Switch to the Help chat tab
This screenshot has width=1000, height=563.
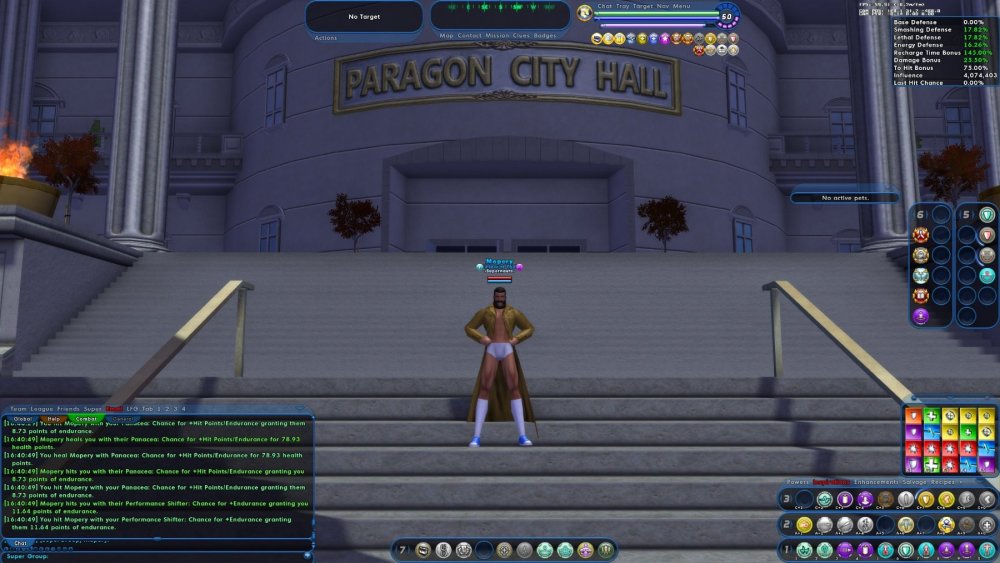click(x=54, y=419)
